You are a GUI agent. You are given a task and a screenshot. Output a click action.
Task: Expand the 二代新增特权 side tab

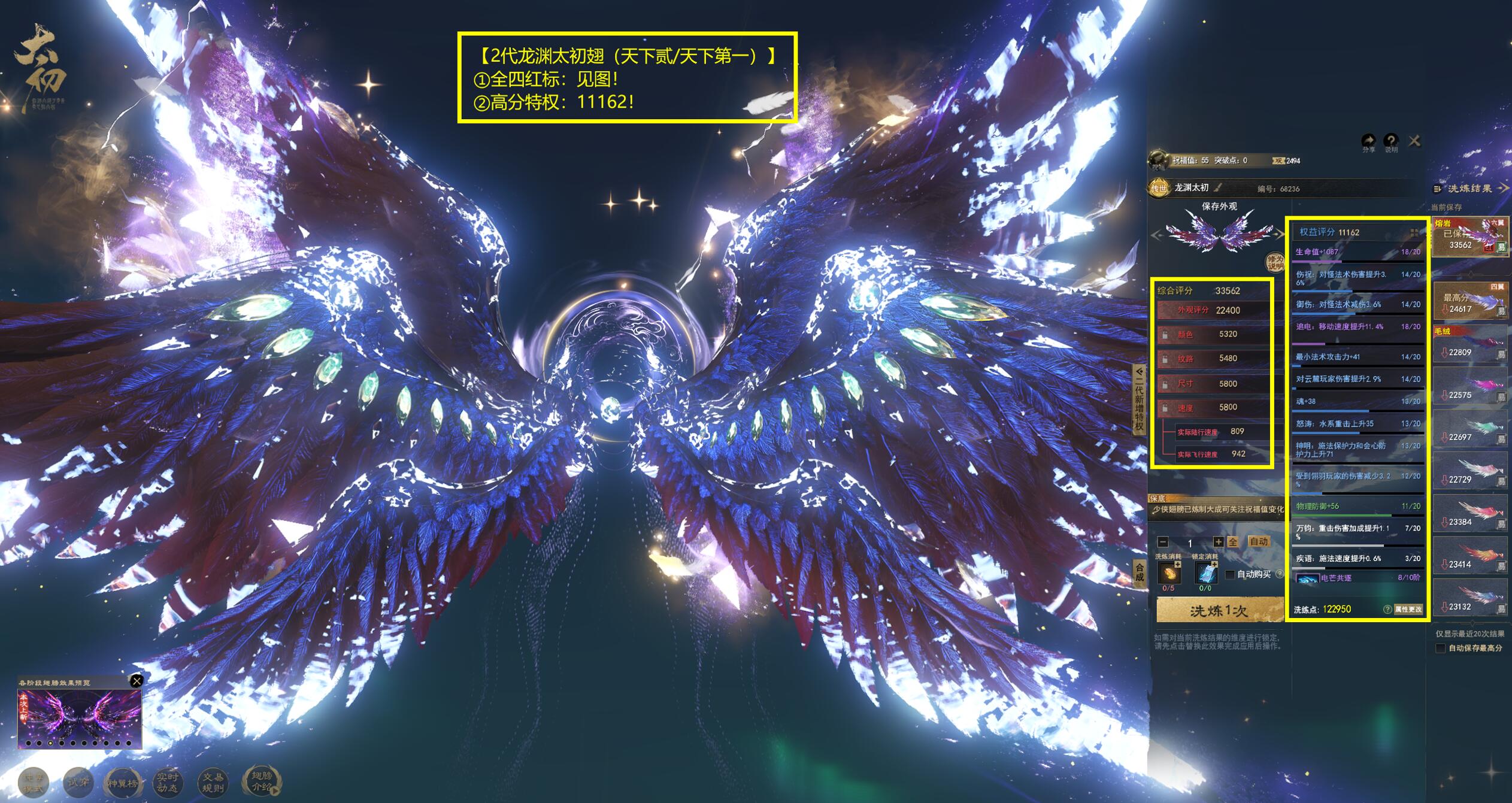click(x=1139, y=399)
